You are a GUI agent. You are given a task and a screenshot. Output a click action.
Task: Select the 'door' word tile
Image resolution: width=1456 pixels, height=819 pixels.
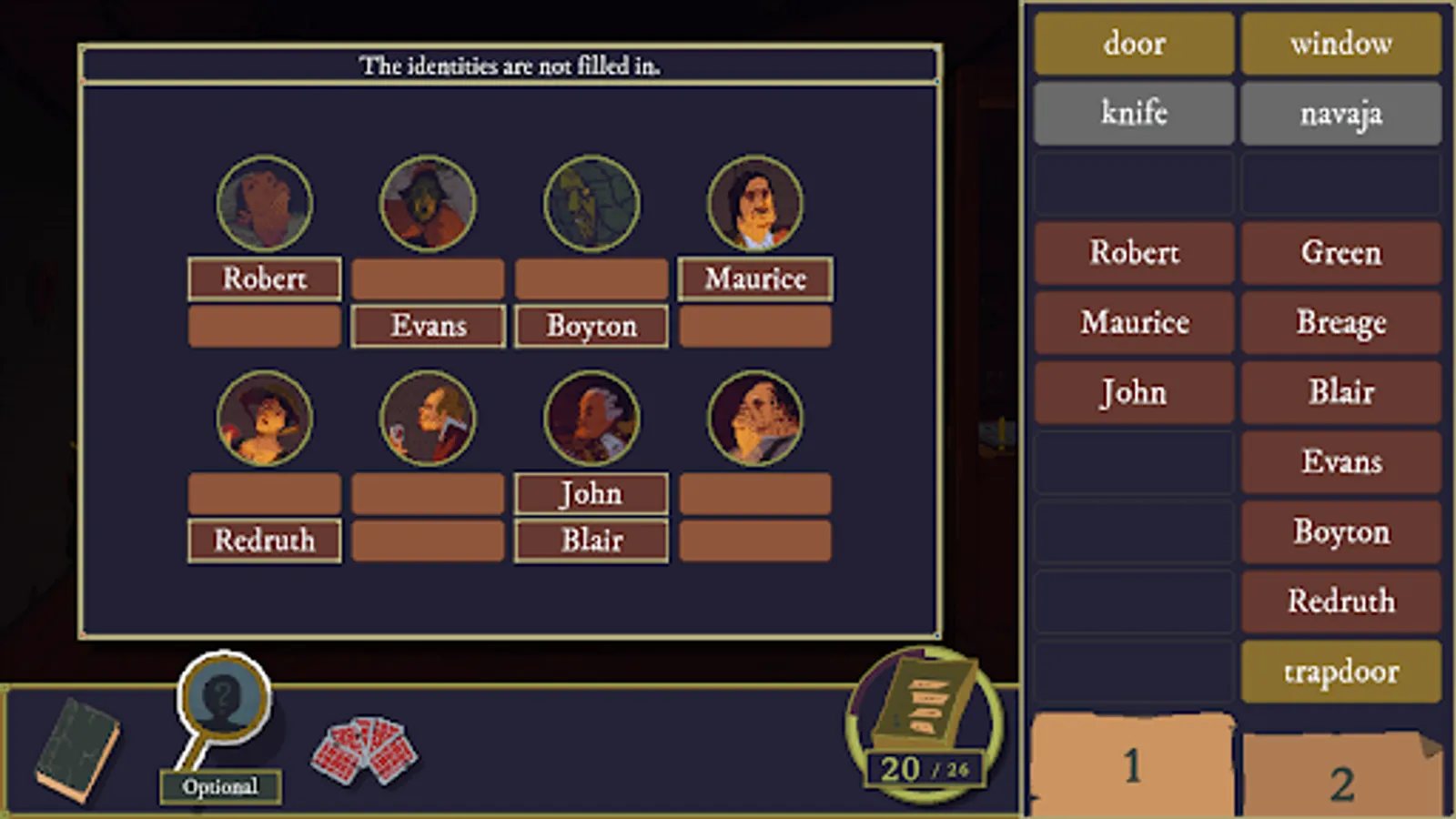[x=1134, y=43]
